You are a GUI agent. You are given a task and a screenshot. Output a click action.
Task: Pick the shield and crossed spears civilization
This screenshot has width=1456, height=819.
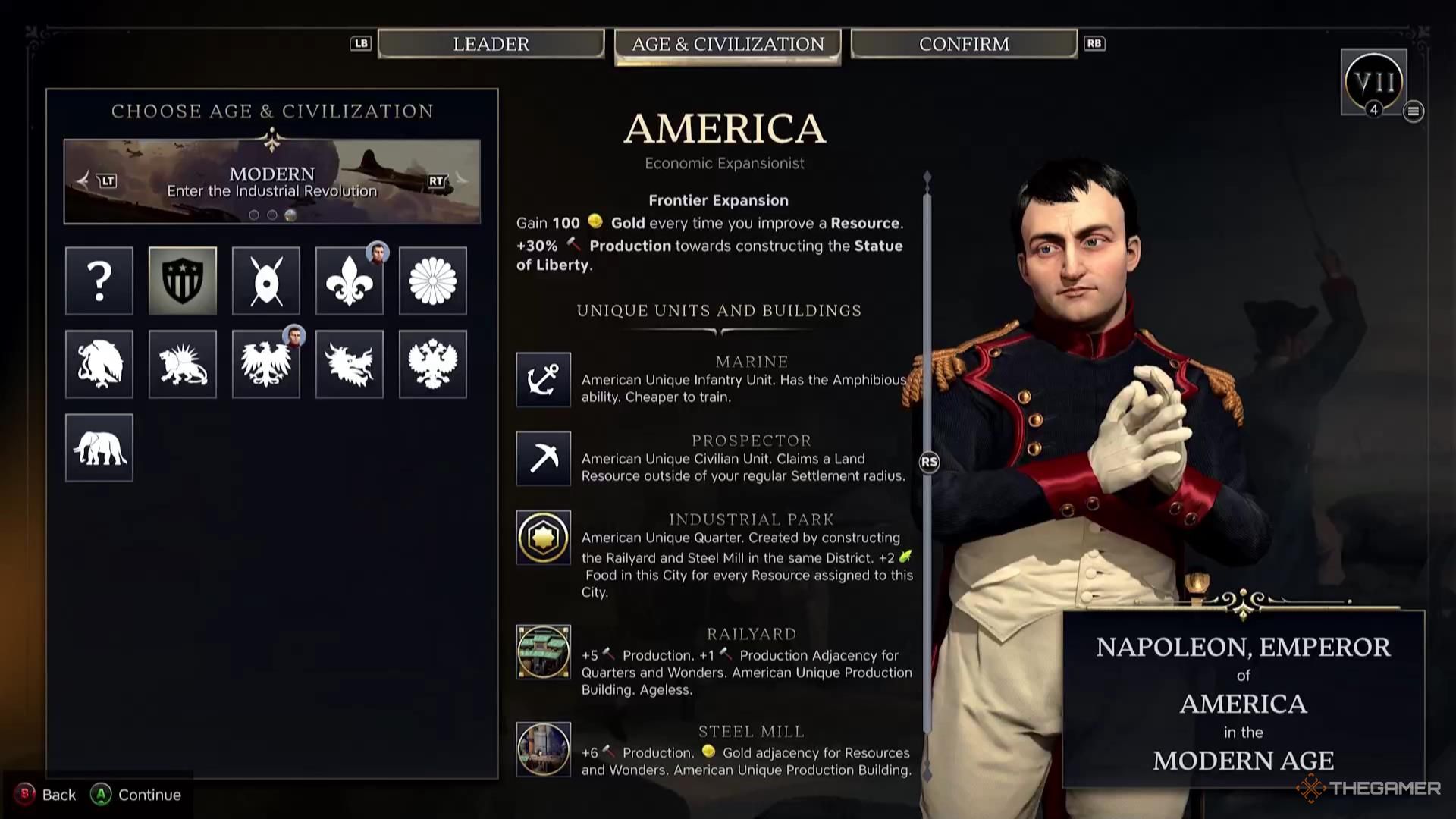(266, 281)
